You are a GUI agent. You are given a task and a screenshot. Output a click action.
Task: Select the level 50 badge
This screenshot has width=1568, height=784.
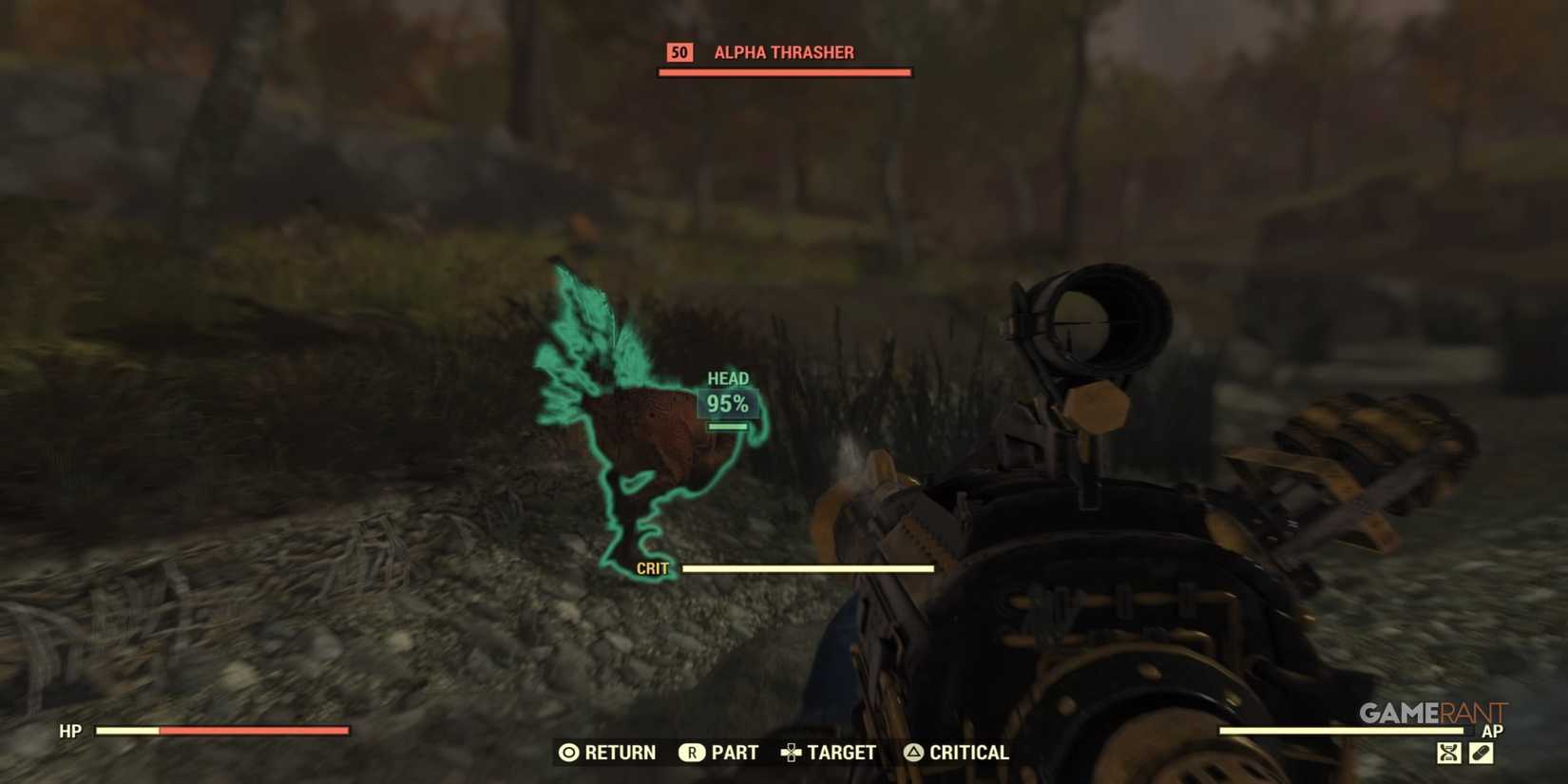678,52
